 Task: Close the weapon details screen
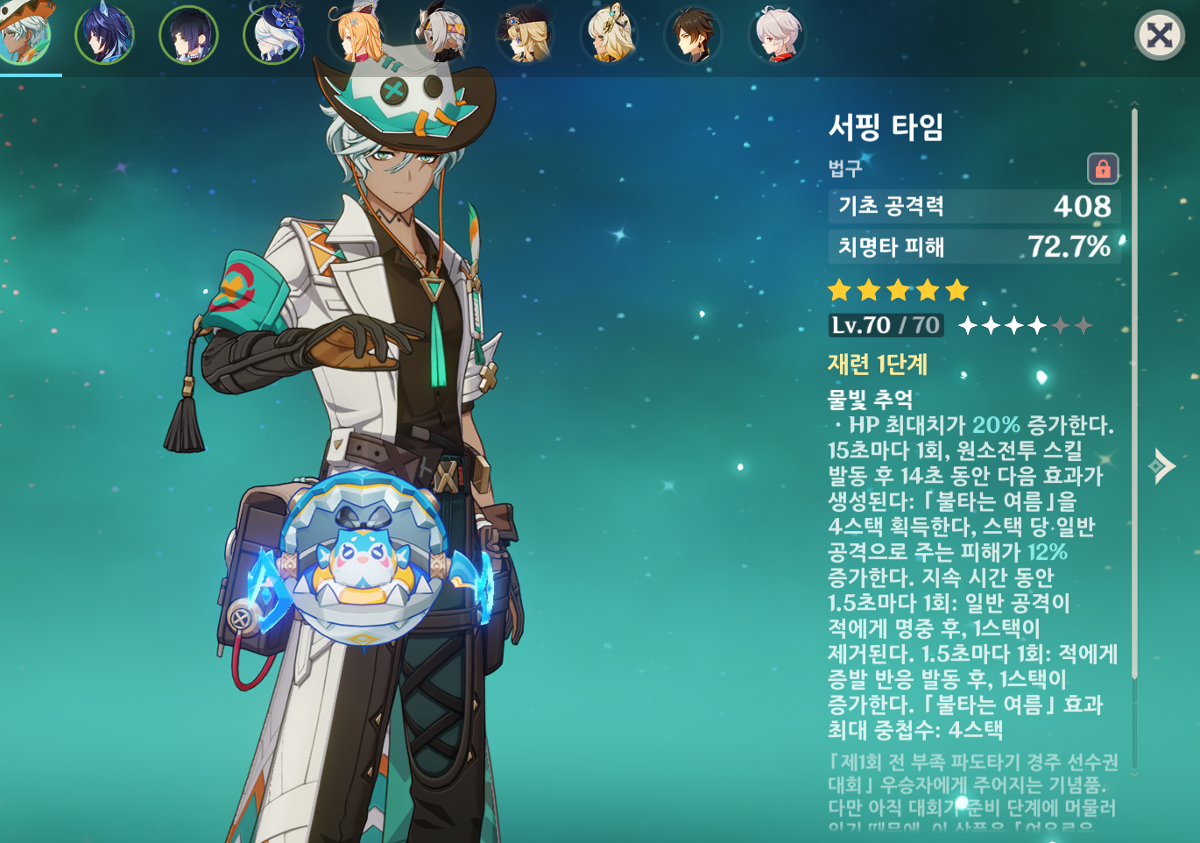[1159, 36]
